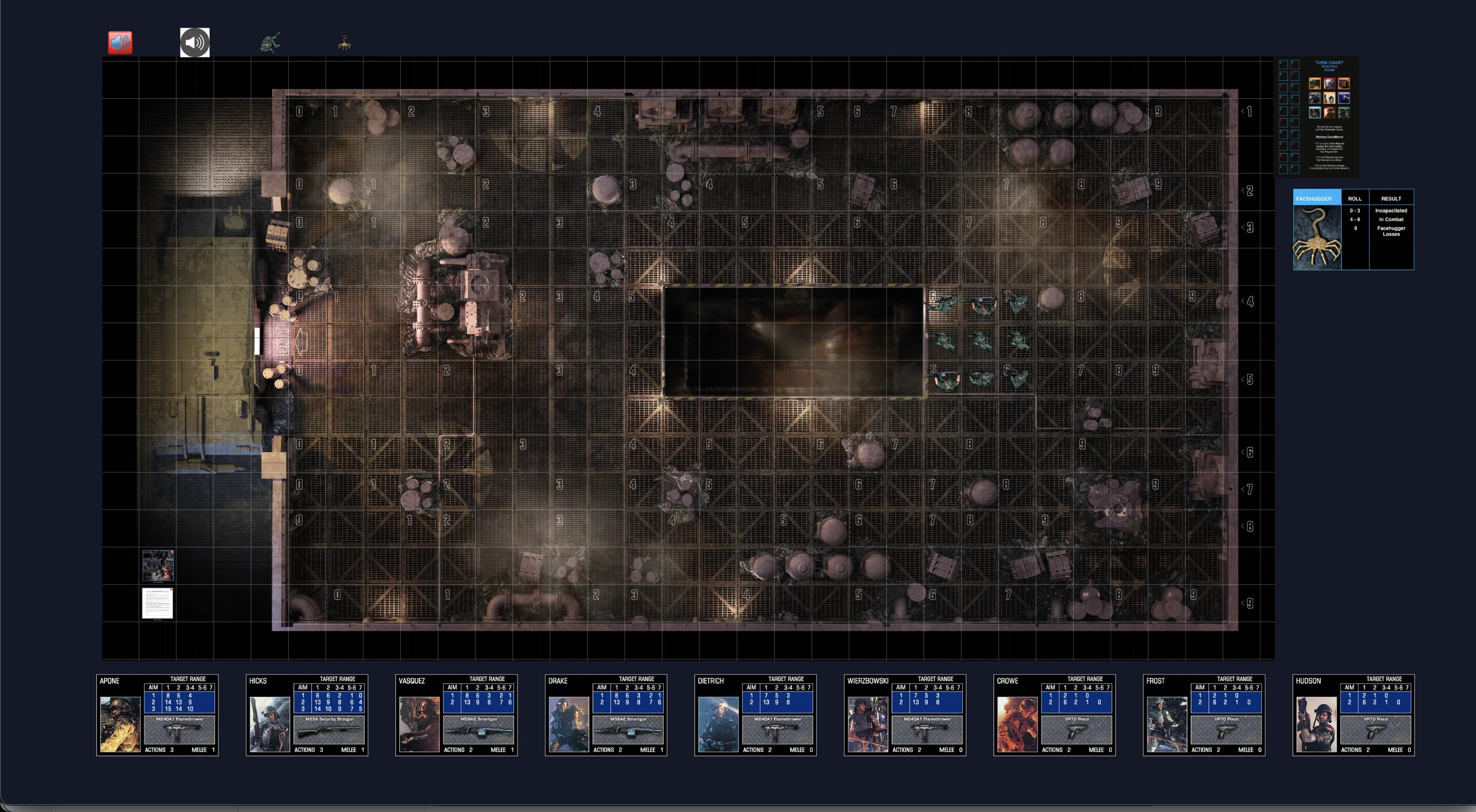The image size is (1476, 812).
Task: Select the FACEHUGGER tab on the results chart
Action: [1316, 198]
